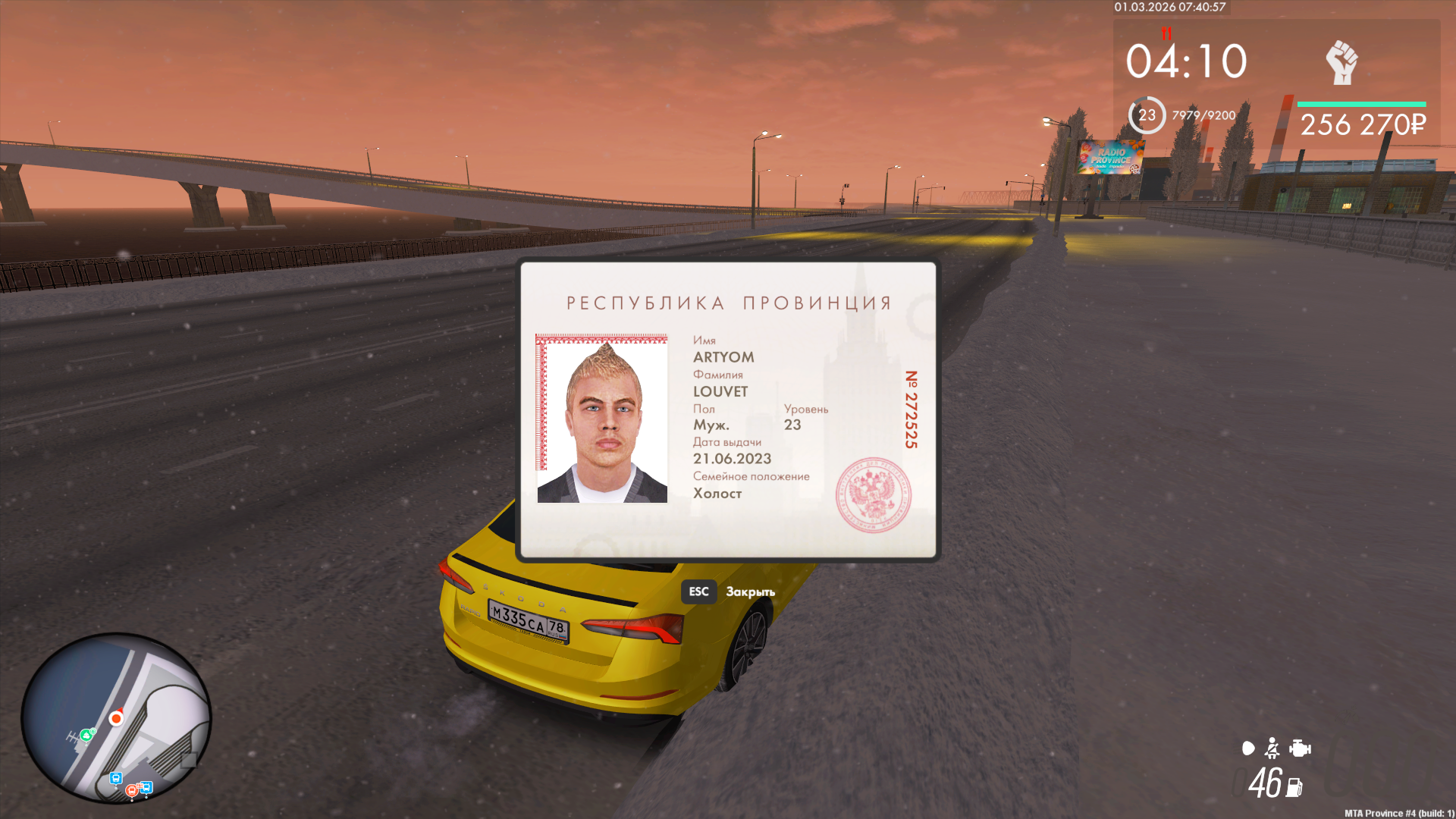Select the passport photo of Artyom
Screen dimensions: 1456x819
(x=602, y=419)
